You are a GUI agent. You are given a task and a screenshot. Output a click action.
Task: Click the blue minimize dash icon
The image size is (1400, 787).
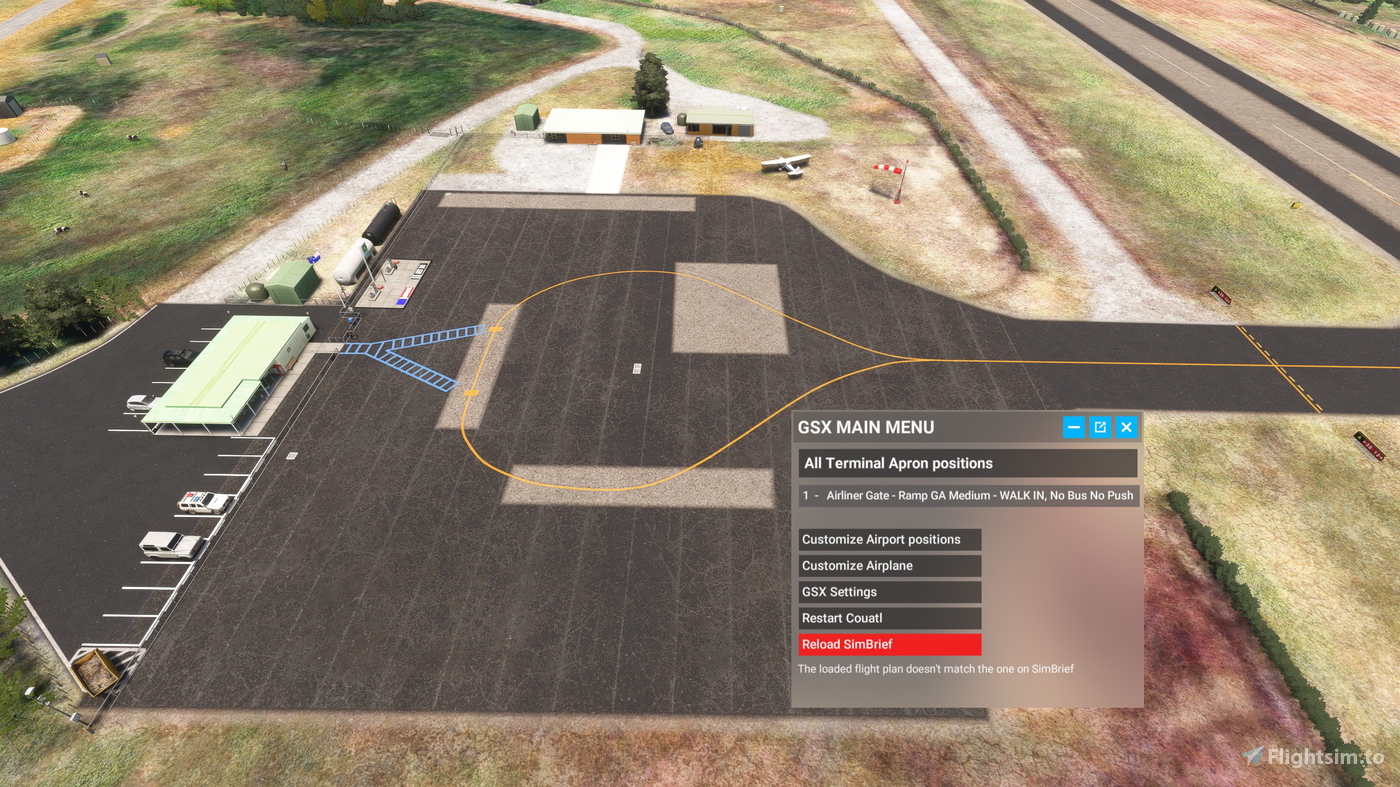click(1072, 426)
